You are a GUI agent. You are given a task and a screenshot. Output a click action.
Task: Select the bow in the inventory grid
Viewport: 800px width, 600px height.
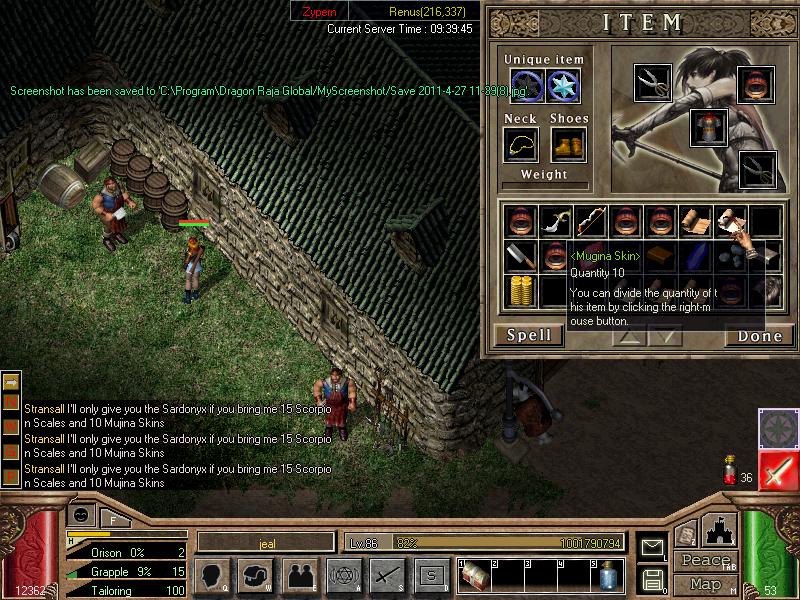[x=590, y=221]
